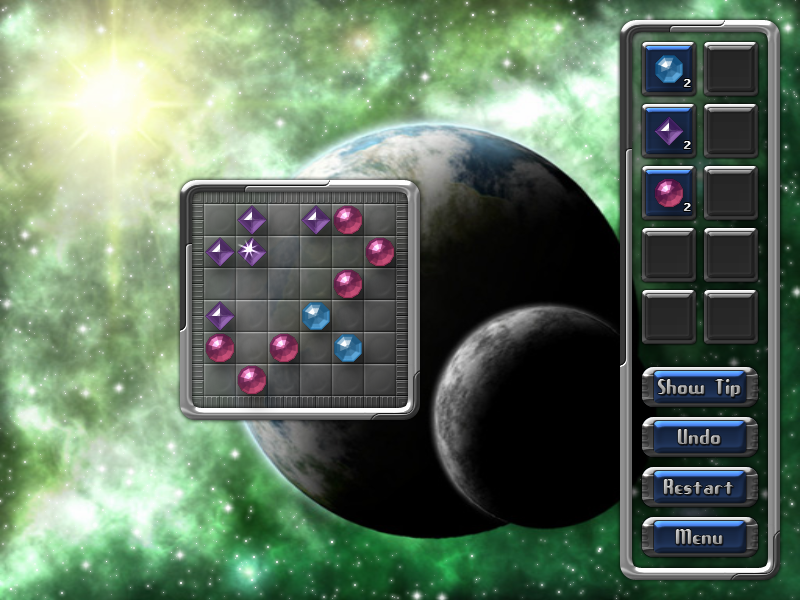The height and width of the screenshot is (600, 800).
Task: Pick the pink round gem inventory slot
Action: [668, 192]
